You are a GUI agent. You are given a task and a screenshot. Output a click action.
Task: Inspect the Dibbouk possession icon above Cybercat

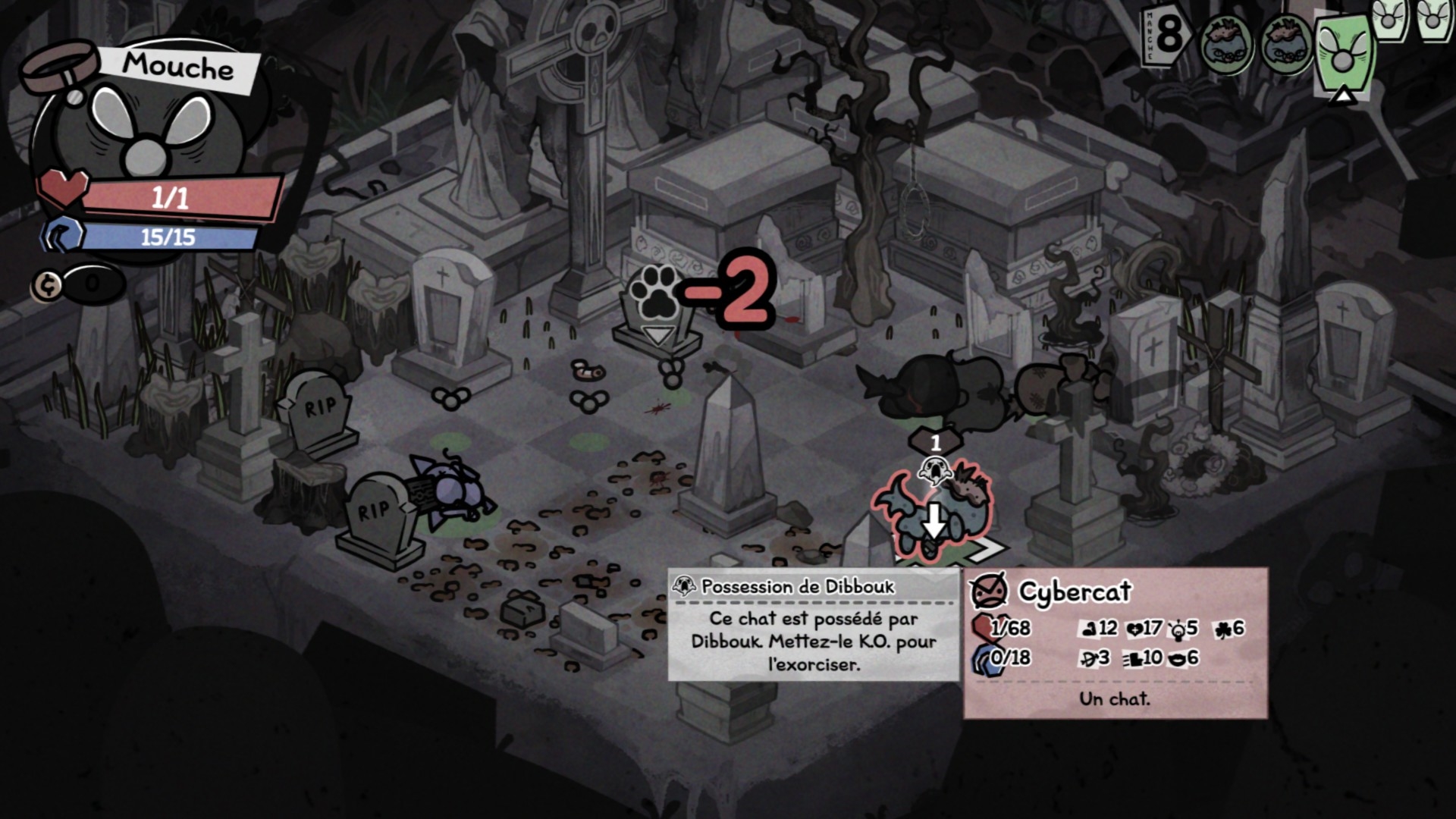[x=934, y=470]
